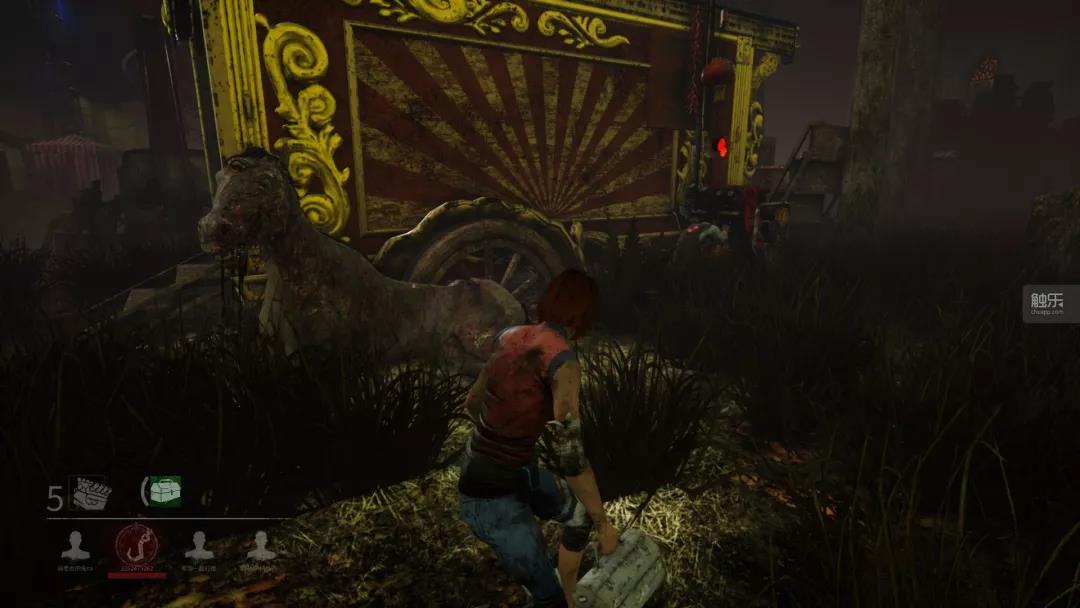Viewport: 1080px width, 608px height.
Task: Open the 触乐 watermark logo
Action: click(x=1050, y=303)
